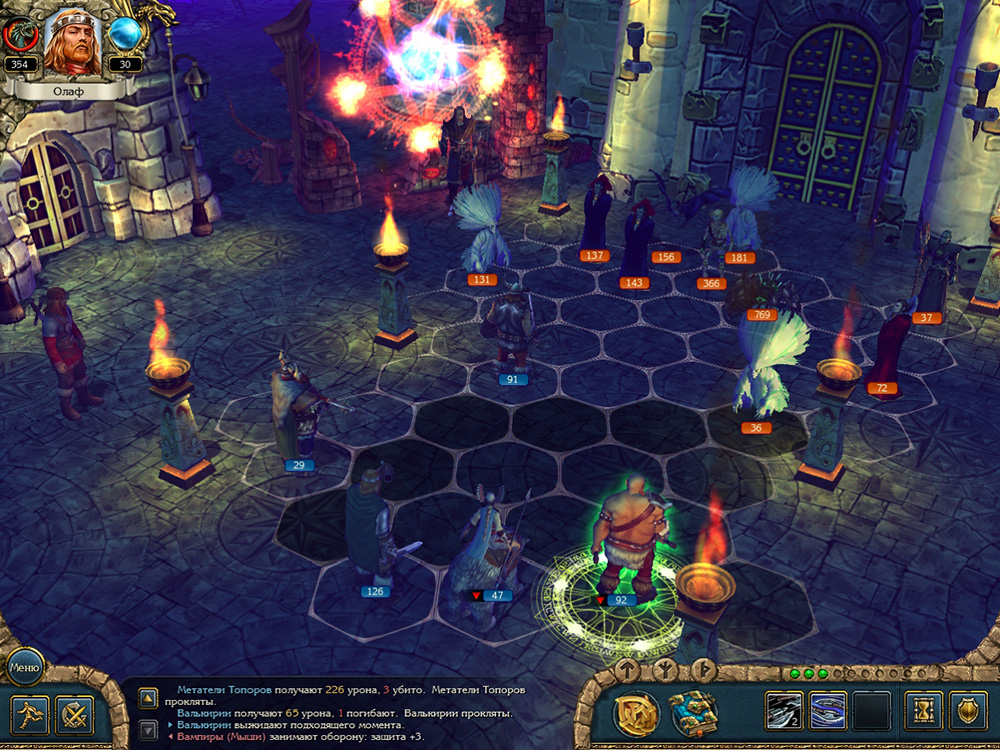Activate the golden knot medallion icon
This screenshot has height=750, width=1000.
(x=636, y=713)
